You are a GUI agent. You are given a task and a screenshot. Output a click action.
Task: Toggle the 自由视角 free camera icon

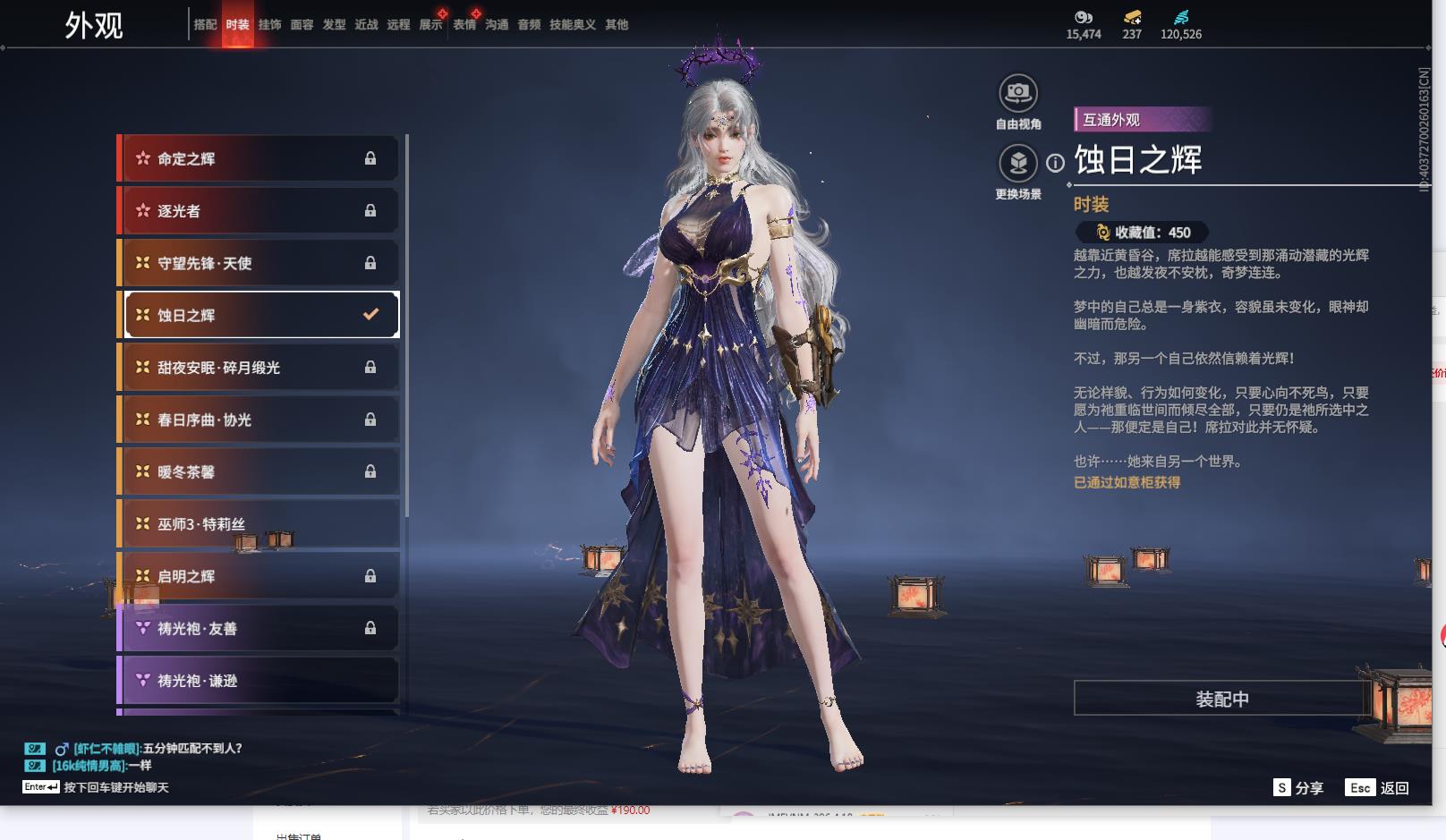[1017, 93]
